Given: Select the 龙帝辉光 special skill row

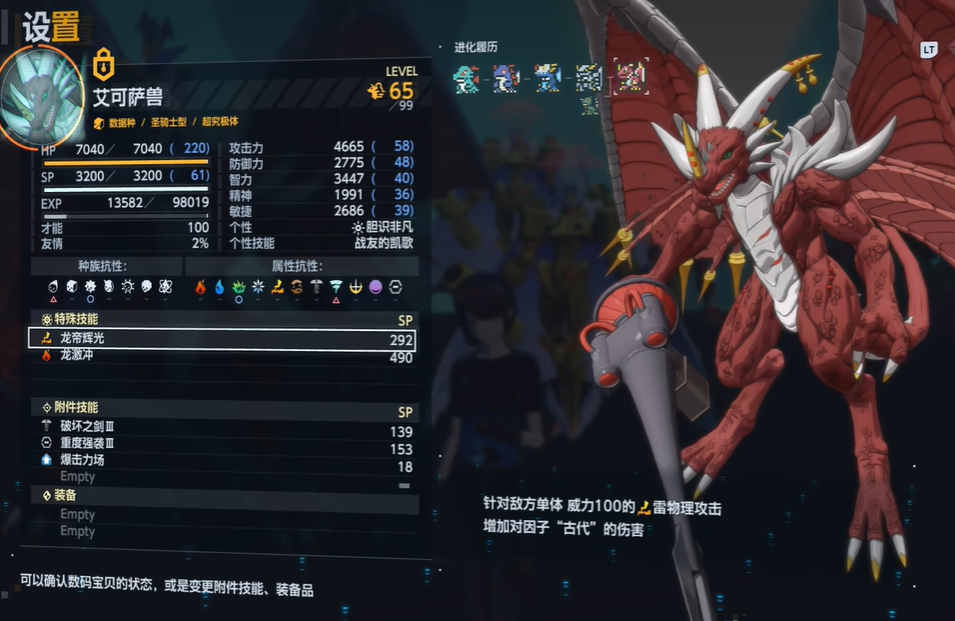Looking at the screenshot, I should pyautogui.click(x=222, y=339).
